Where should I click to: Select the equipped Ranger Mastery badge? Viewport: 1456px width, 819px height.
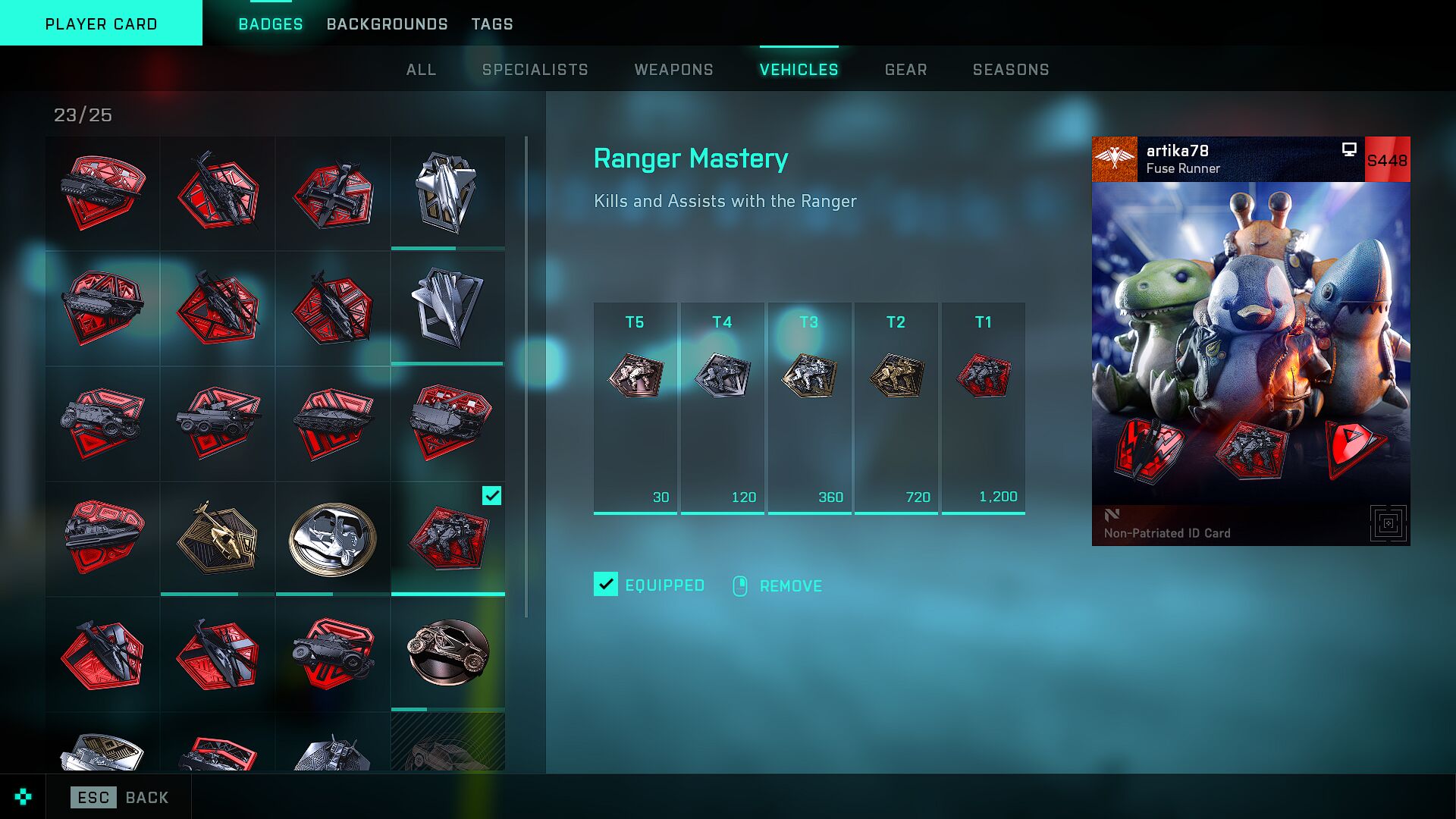[448, 538]
